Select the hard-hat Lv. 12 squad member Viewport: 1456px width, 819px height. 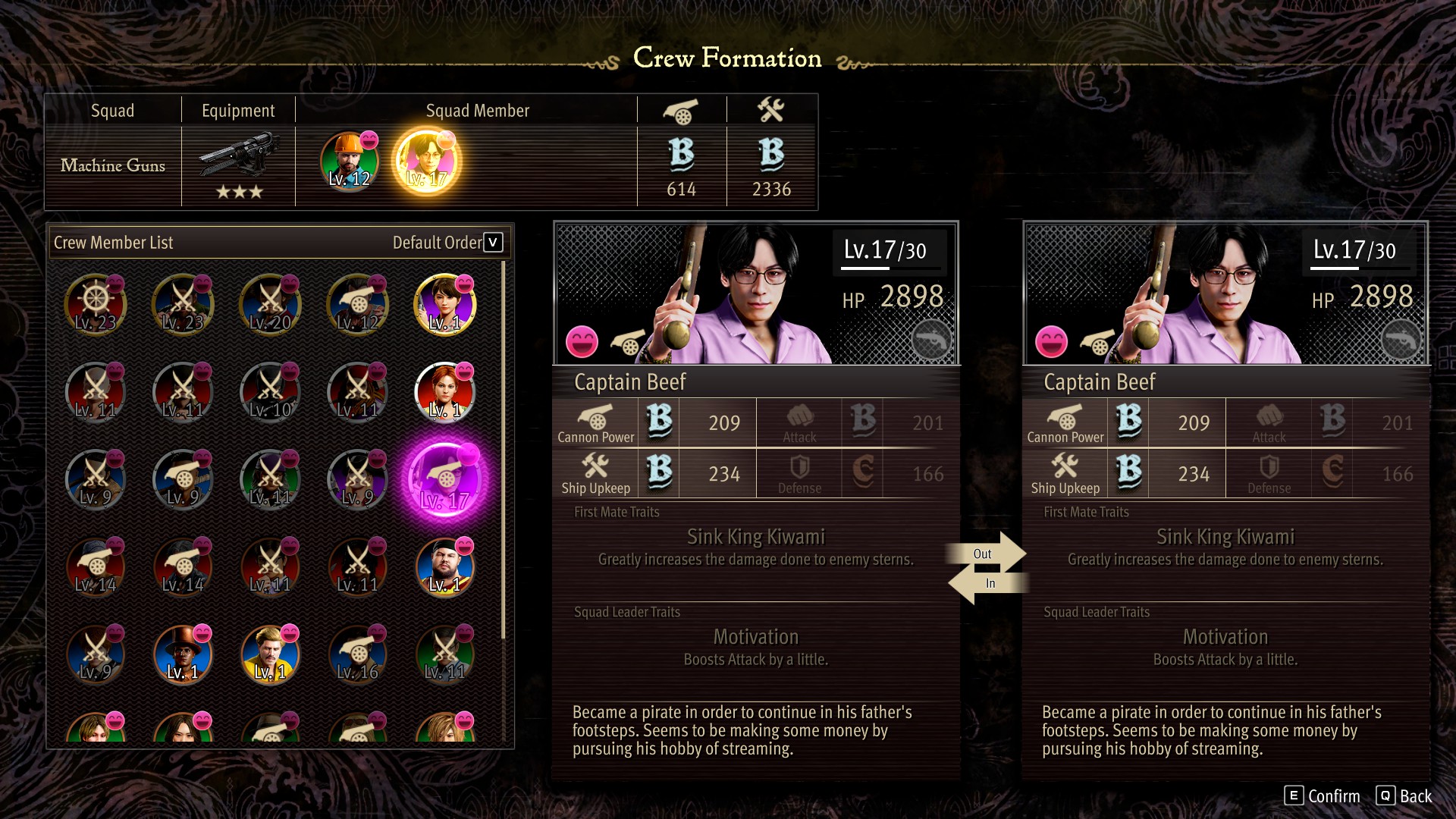click(349, 162)
